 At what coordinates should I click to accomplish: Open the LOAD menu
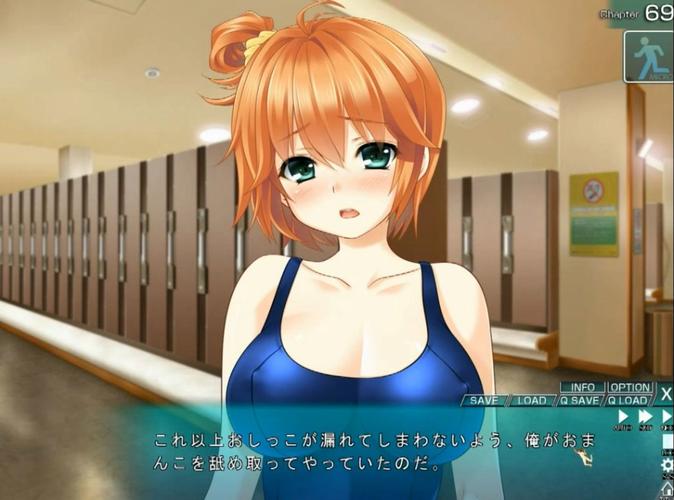pyautogui.click(x=531, y=401)
